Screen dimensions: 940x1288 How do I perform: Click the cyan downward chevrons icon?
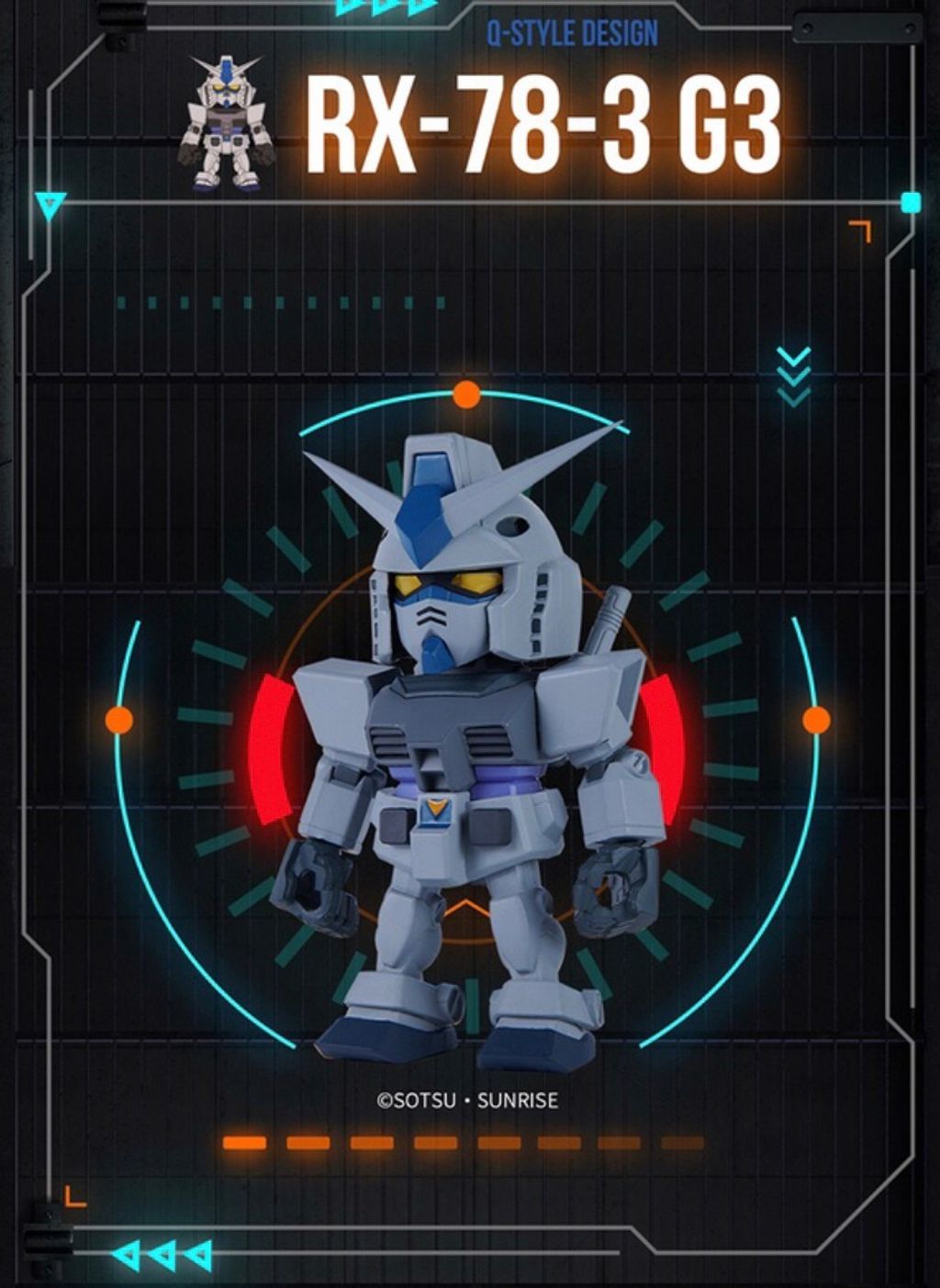point(793,375)
